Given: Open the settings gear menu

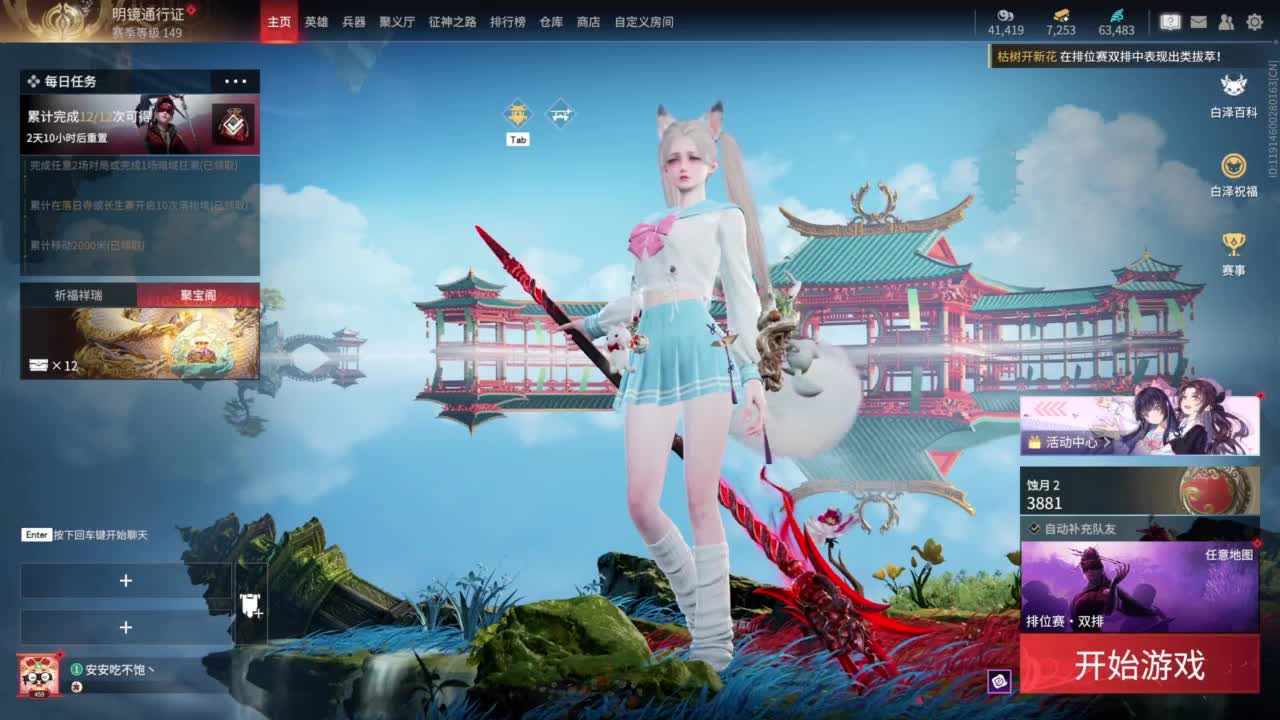Looking at the screenshot, I should click(x=1255, y=22).
